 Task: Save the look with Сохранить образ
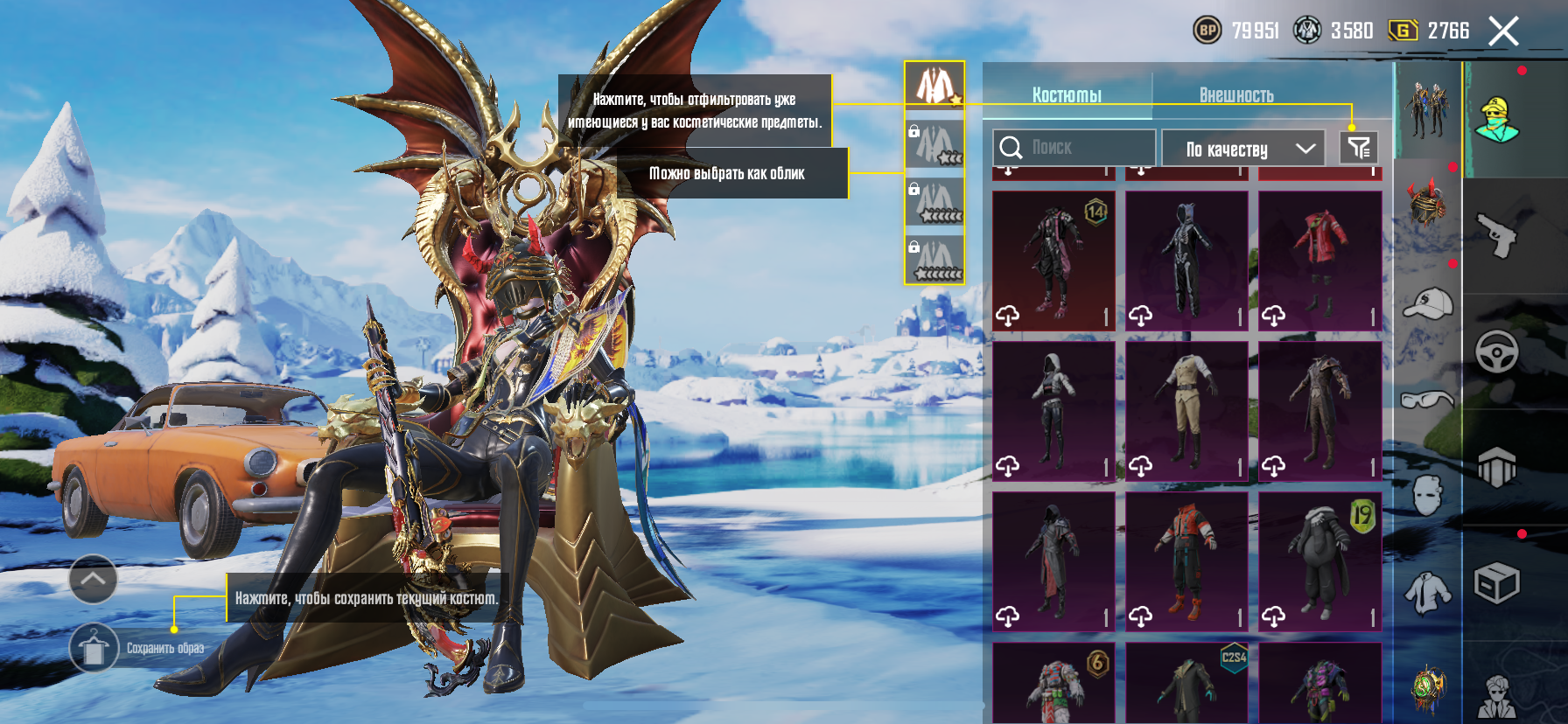tap(94, 648)
